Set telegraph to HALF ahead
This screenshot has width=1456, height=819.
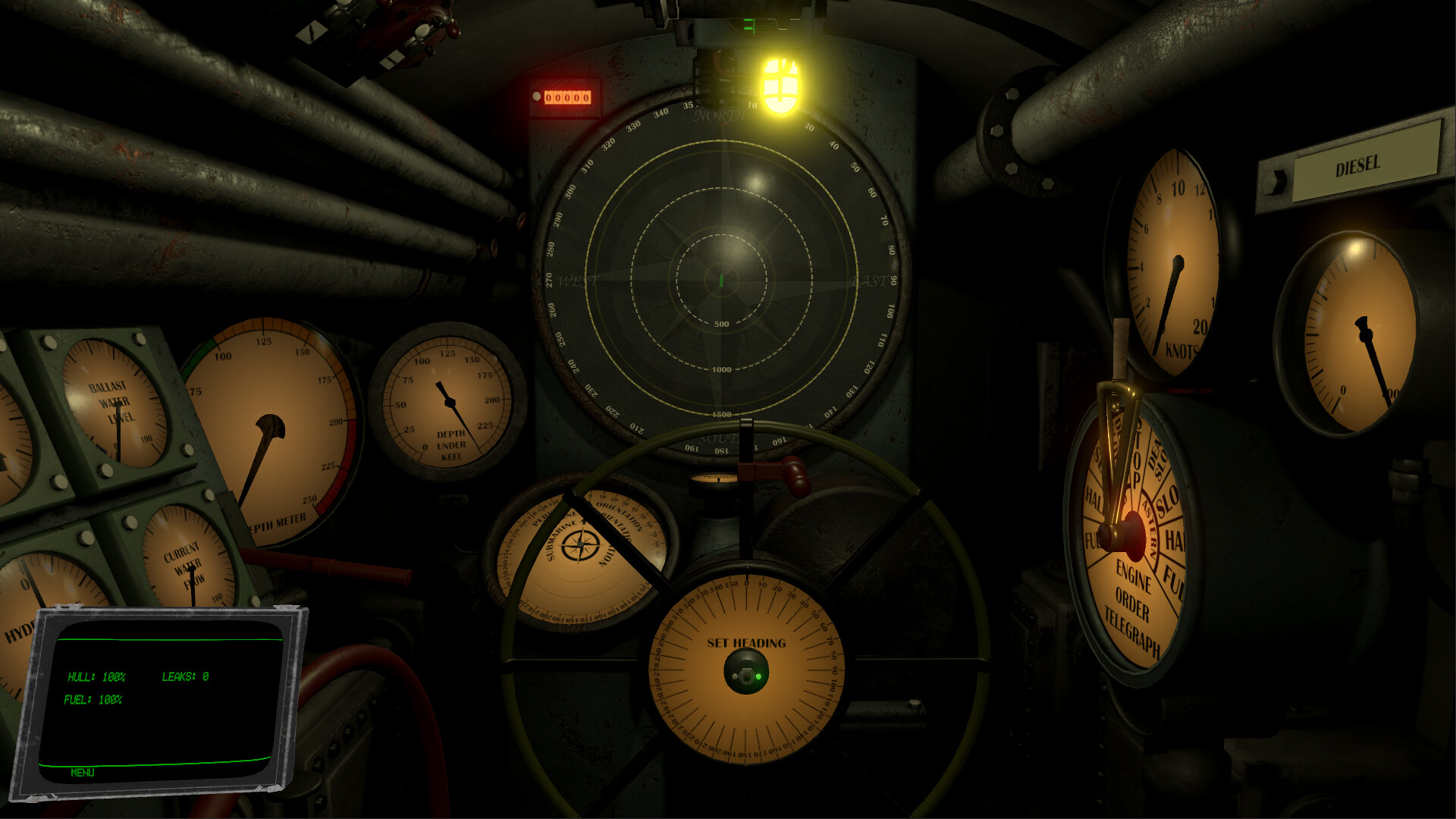tap(1095, 494)
